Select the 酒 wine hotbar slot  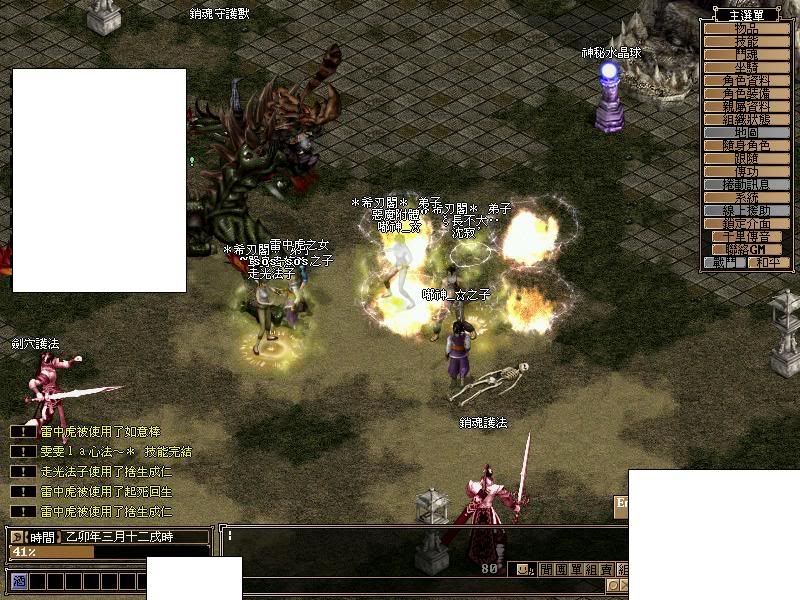pos(18,581)
